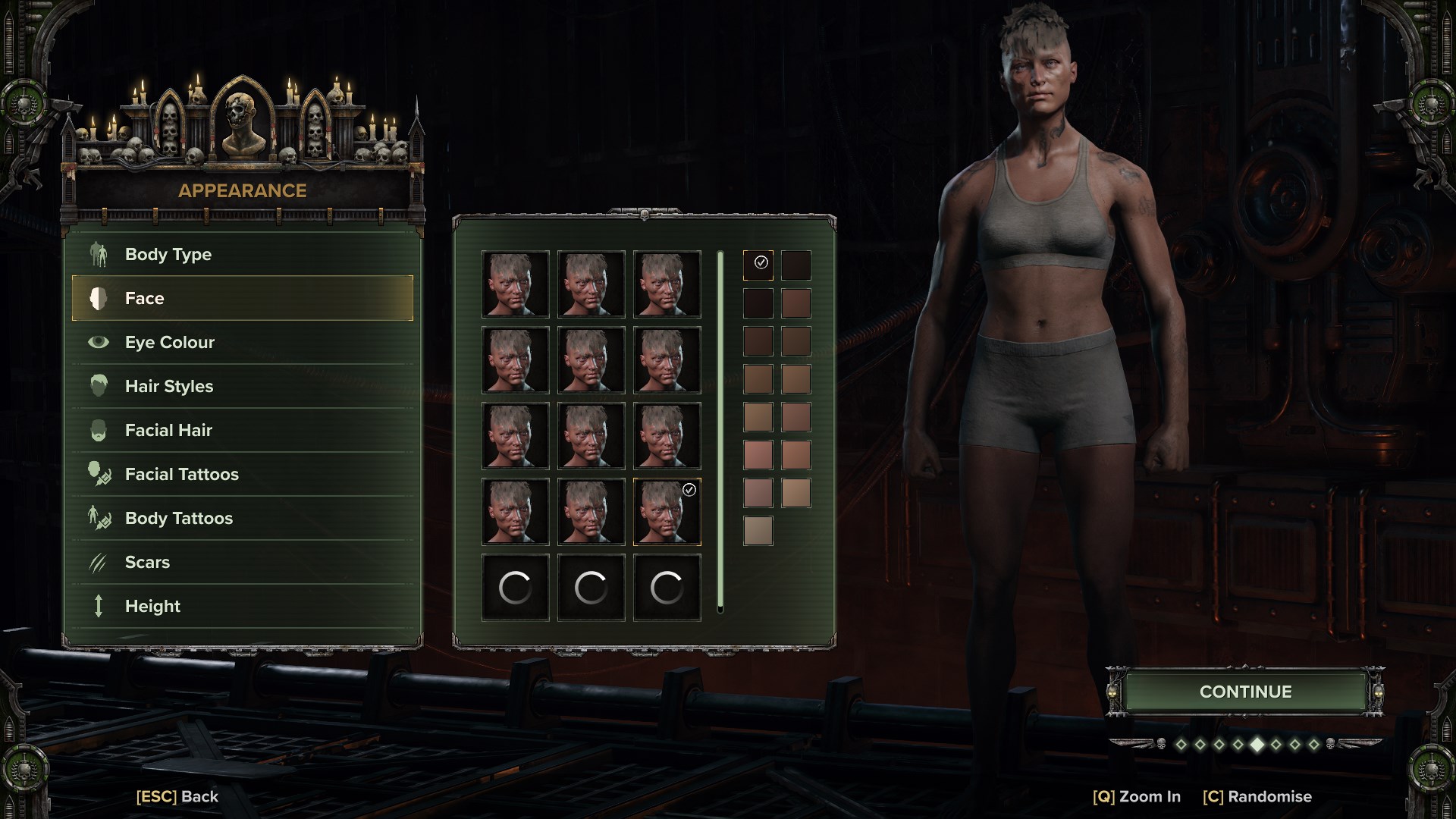Choose the lone bottom skin tone swatch

click(758, 530)
